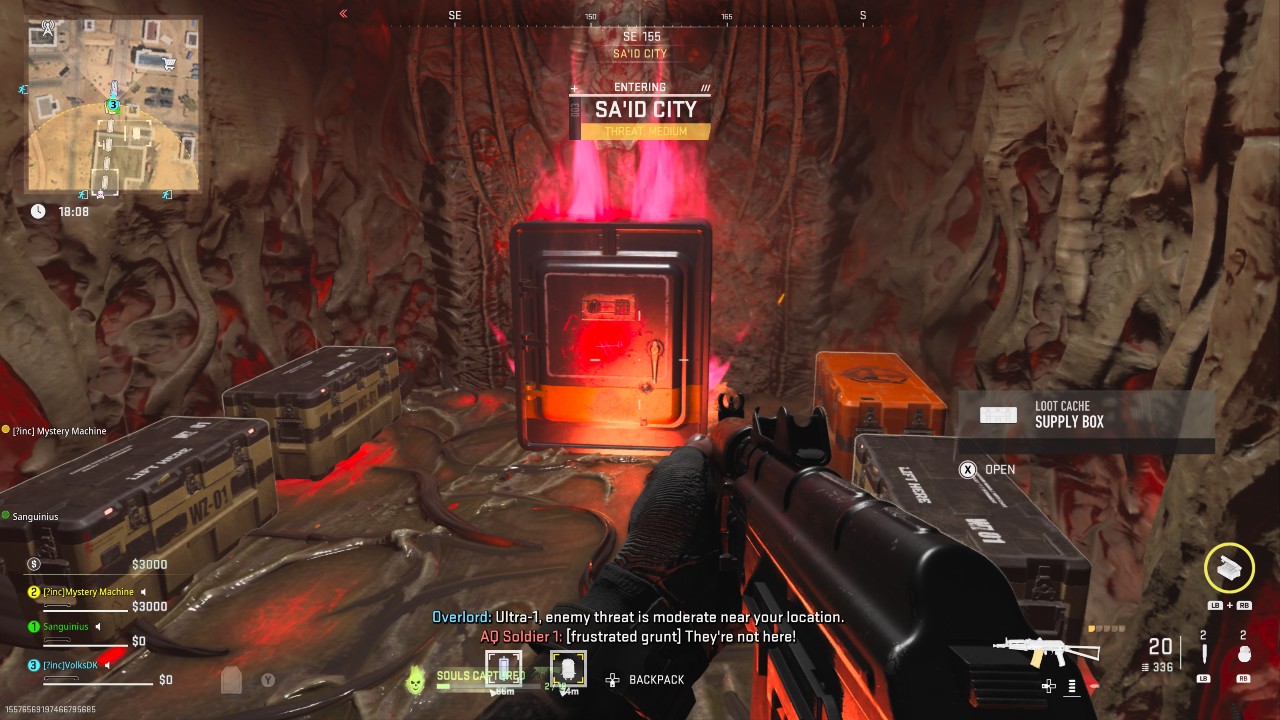1280x720 pixels.
Task: Click the armor plate icon near Y prompt
Action: 231,680
